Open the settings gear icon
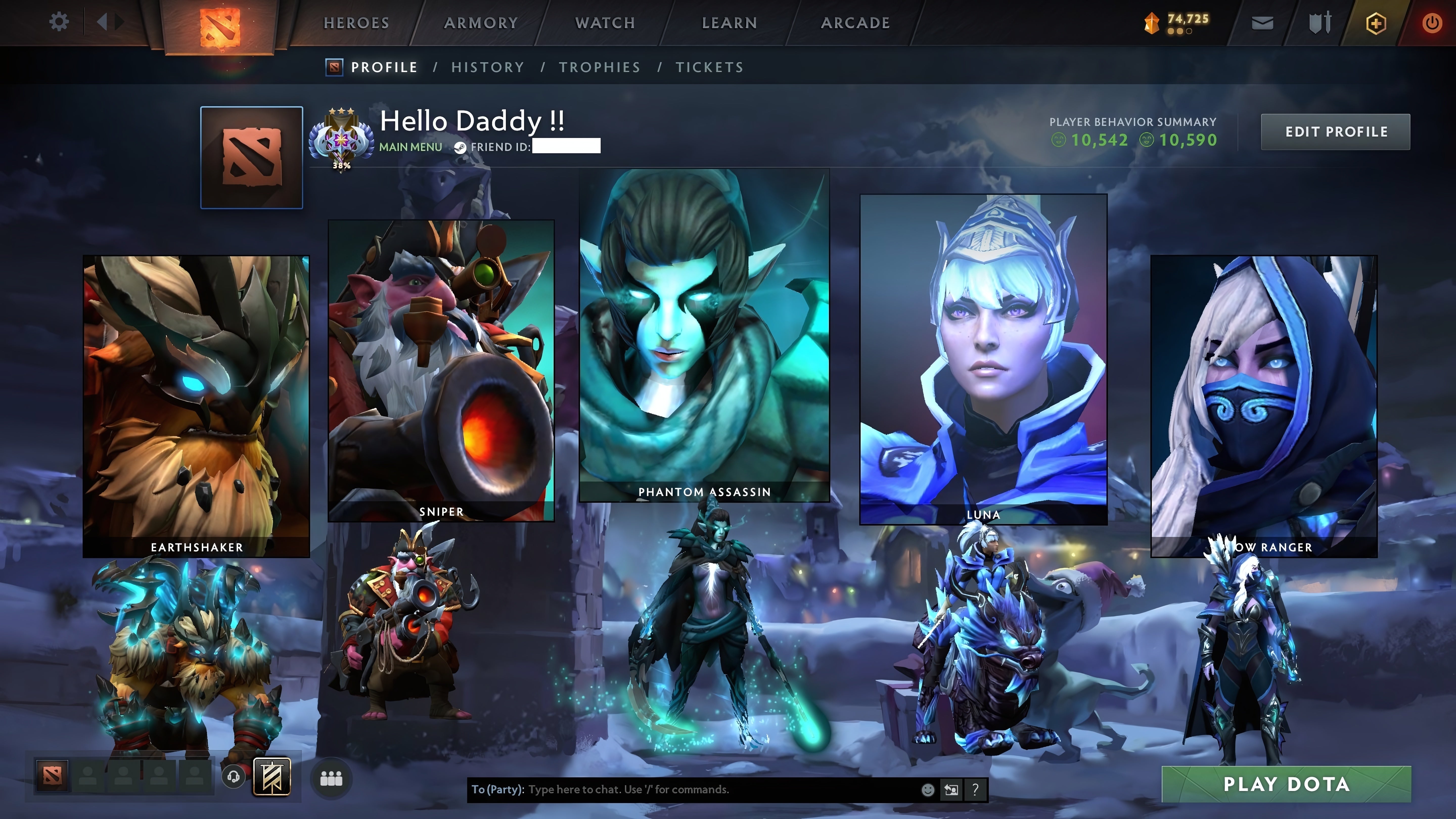The image size is (1456, 819). 59,22
